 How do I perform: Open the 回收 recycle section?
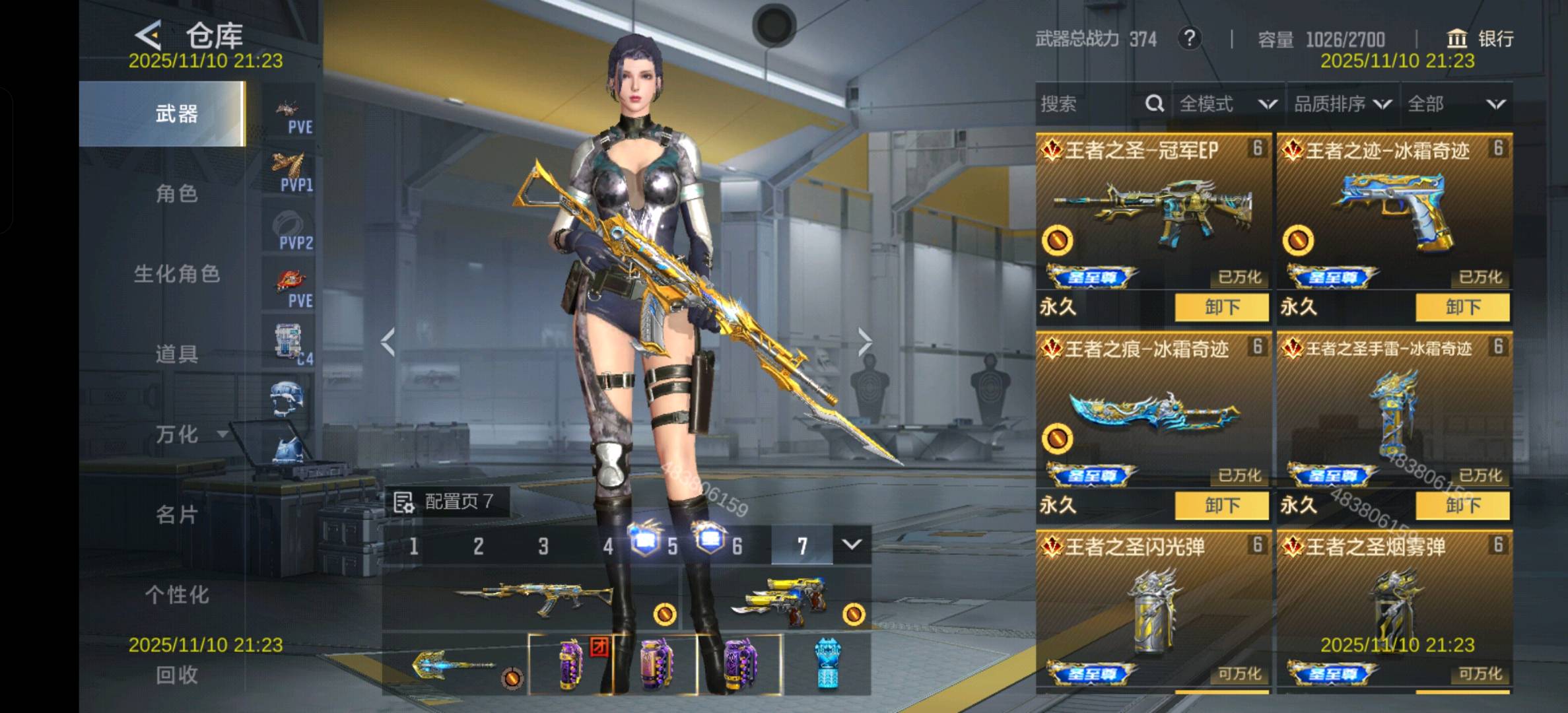click(176, 675)
